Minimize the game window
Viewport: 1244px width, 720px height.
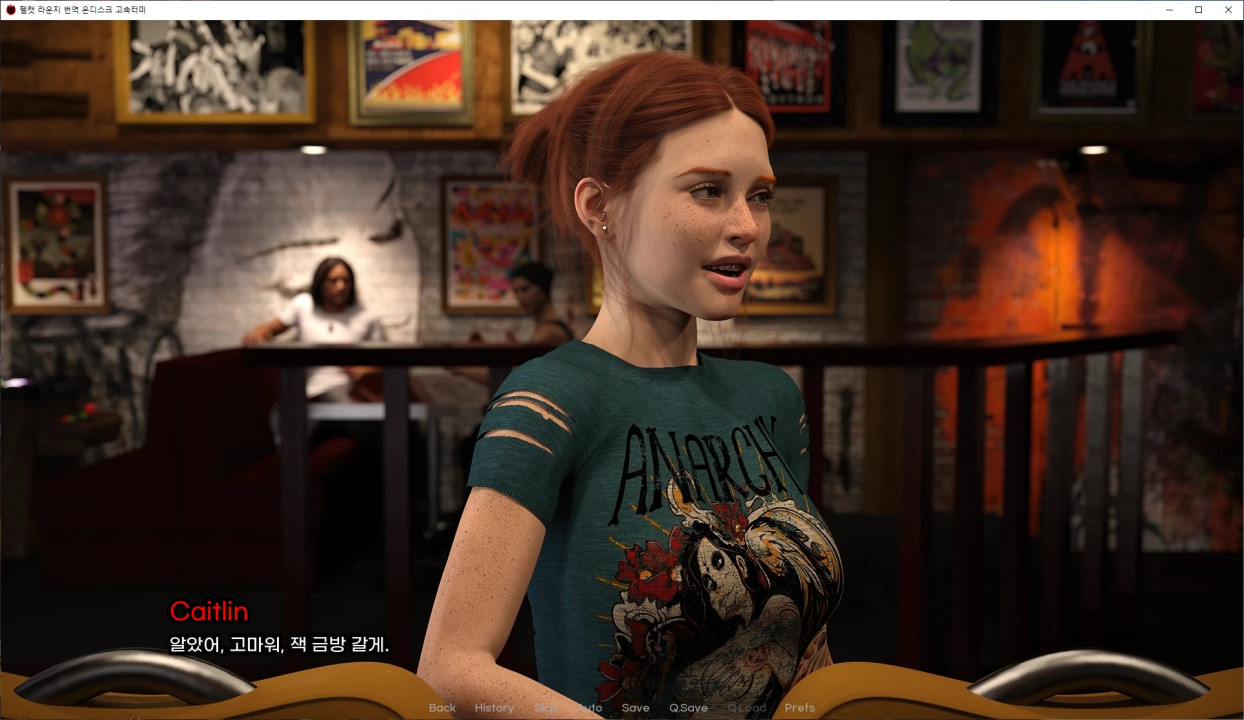click(x=1169, y=10)
